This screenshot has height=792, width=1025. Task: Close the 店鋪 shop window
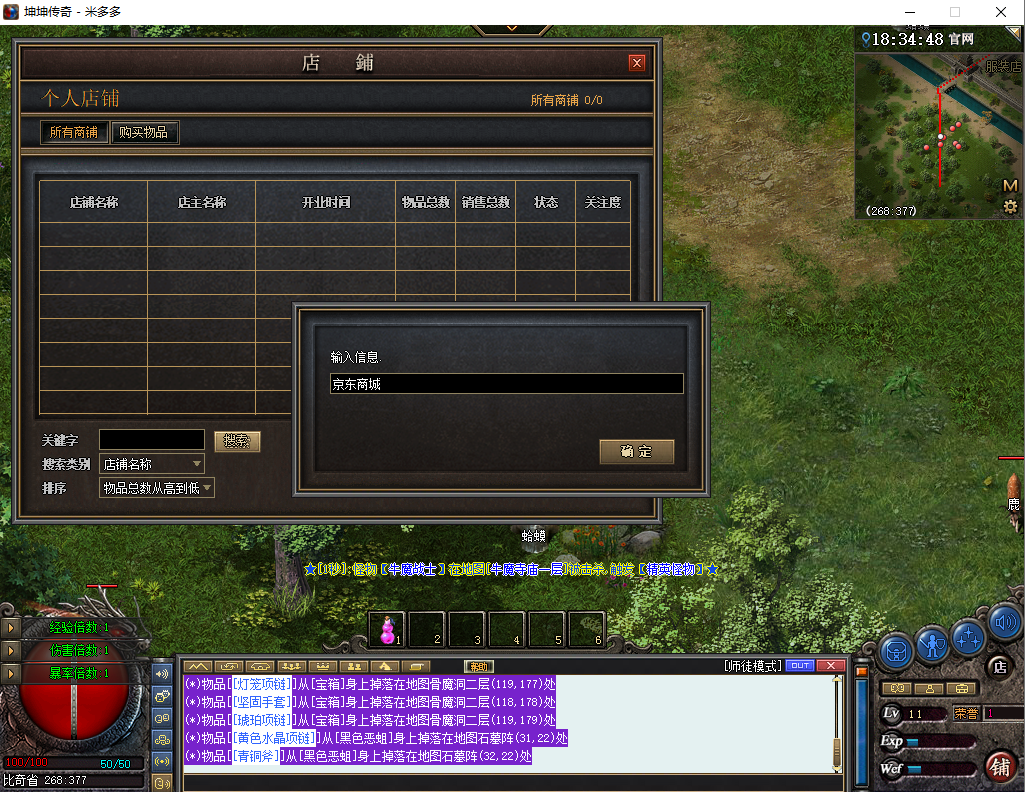(637, 63)
